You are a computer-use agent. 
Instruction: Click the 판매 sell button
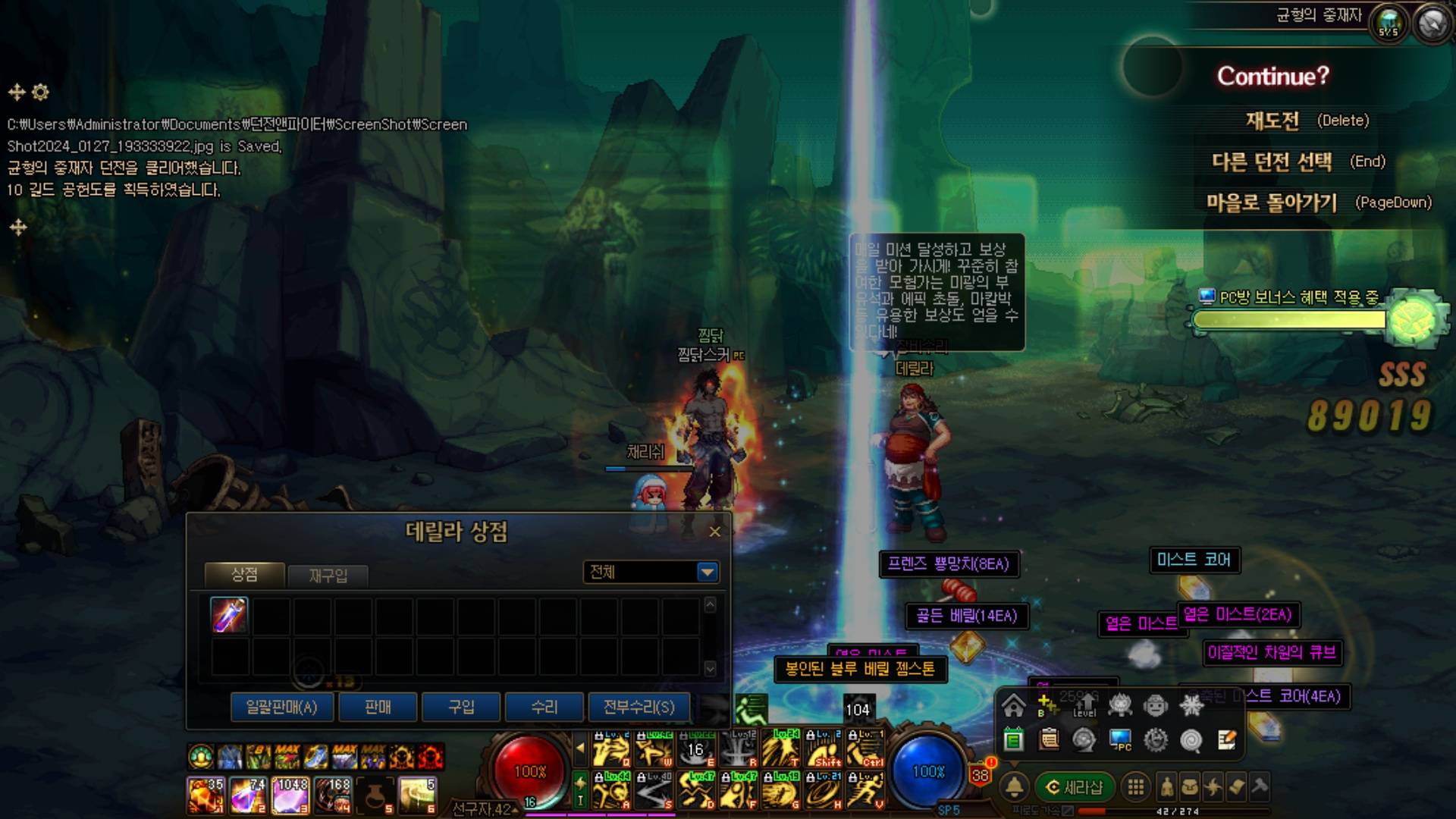378,708
